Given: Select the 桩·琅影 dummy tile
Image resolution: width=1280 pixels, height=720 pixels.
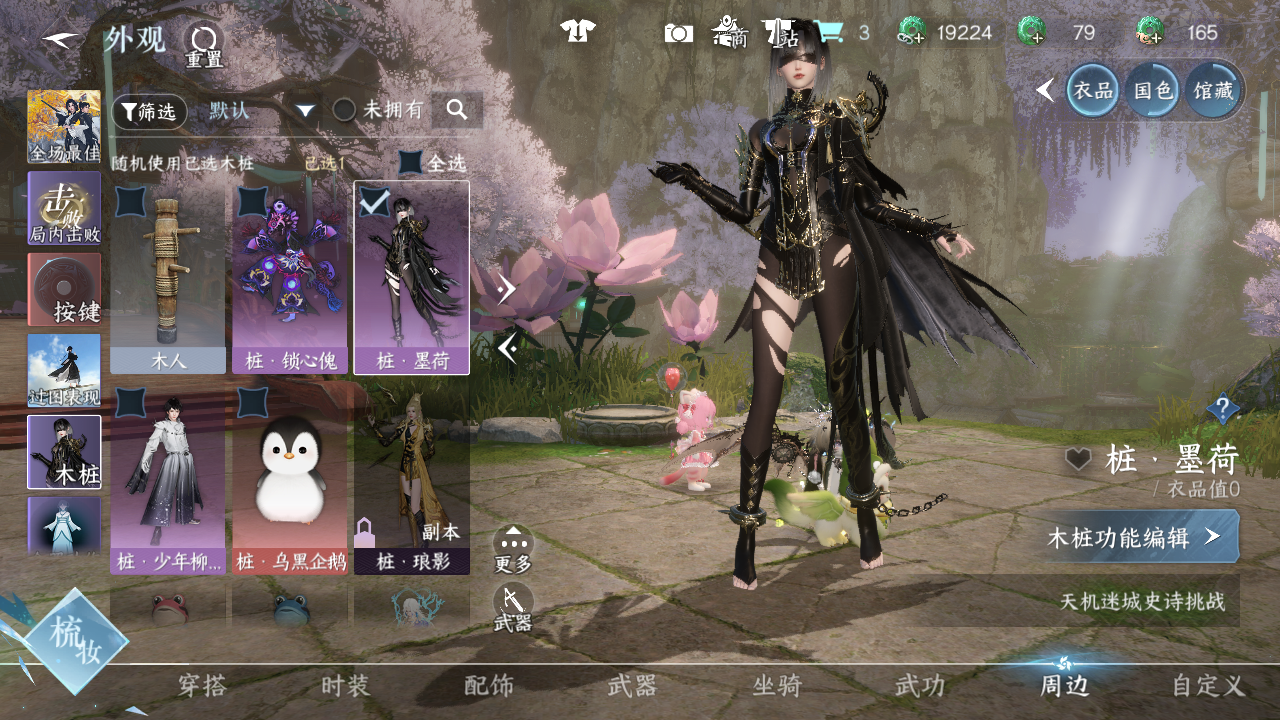Looking at the screenshot, I should tap(412, 480).
